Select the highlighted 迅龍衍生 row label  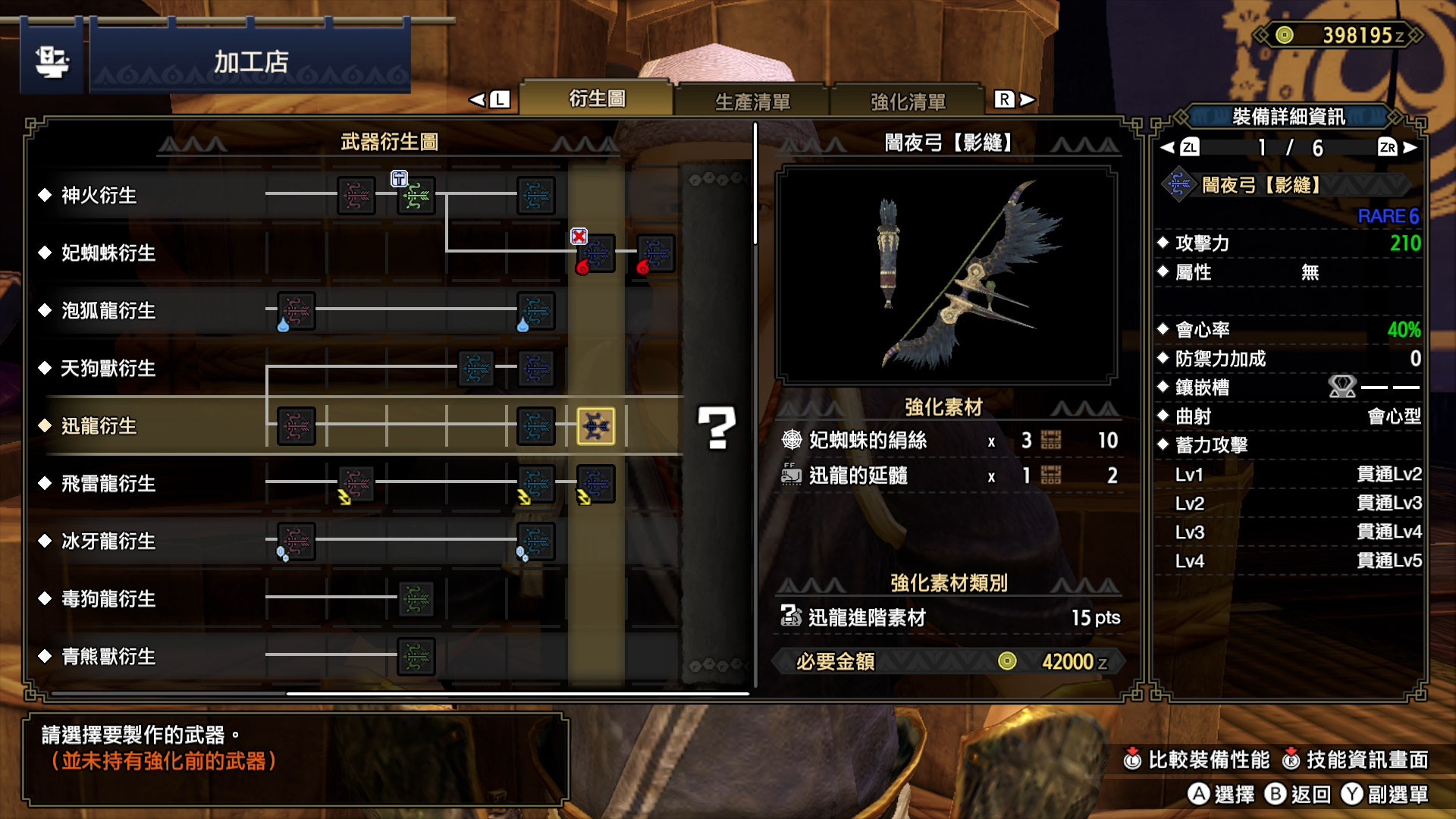99,426
